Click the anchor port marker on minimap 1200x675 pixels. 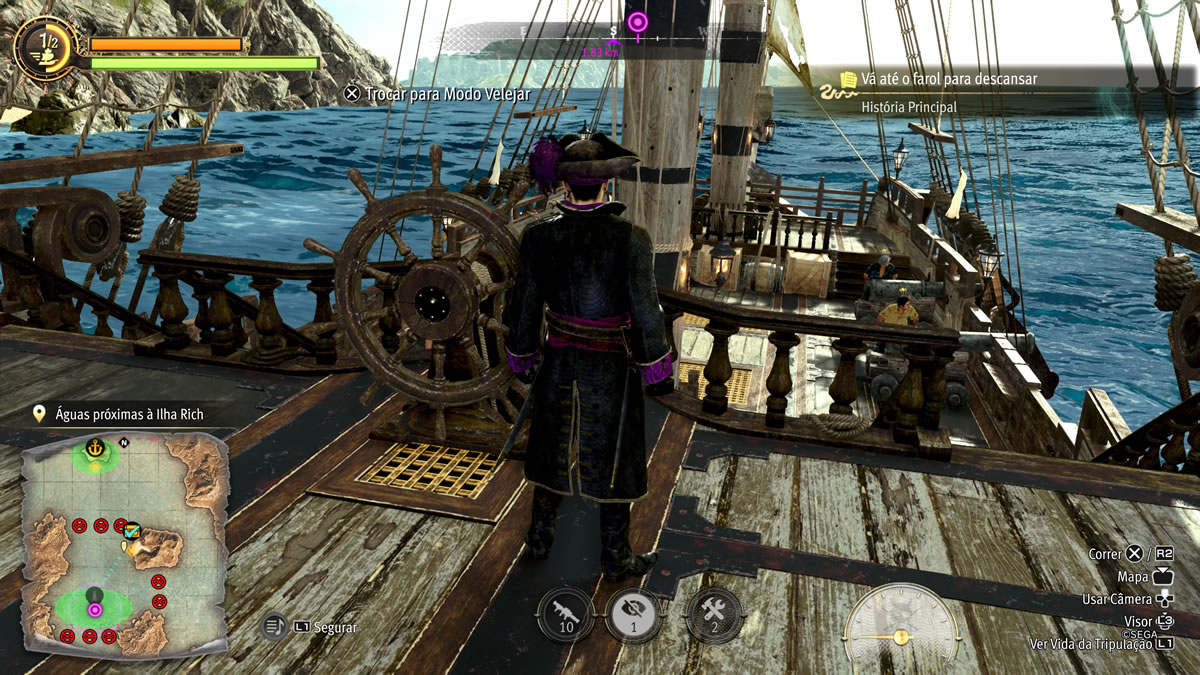tap(96, 447)
